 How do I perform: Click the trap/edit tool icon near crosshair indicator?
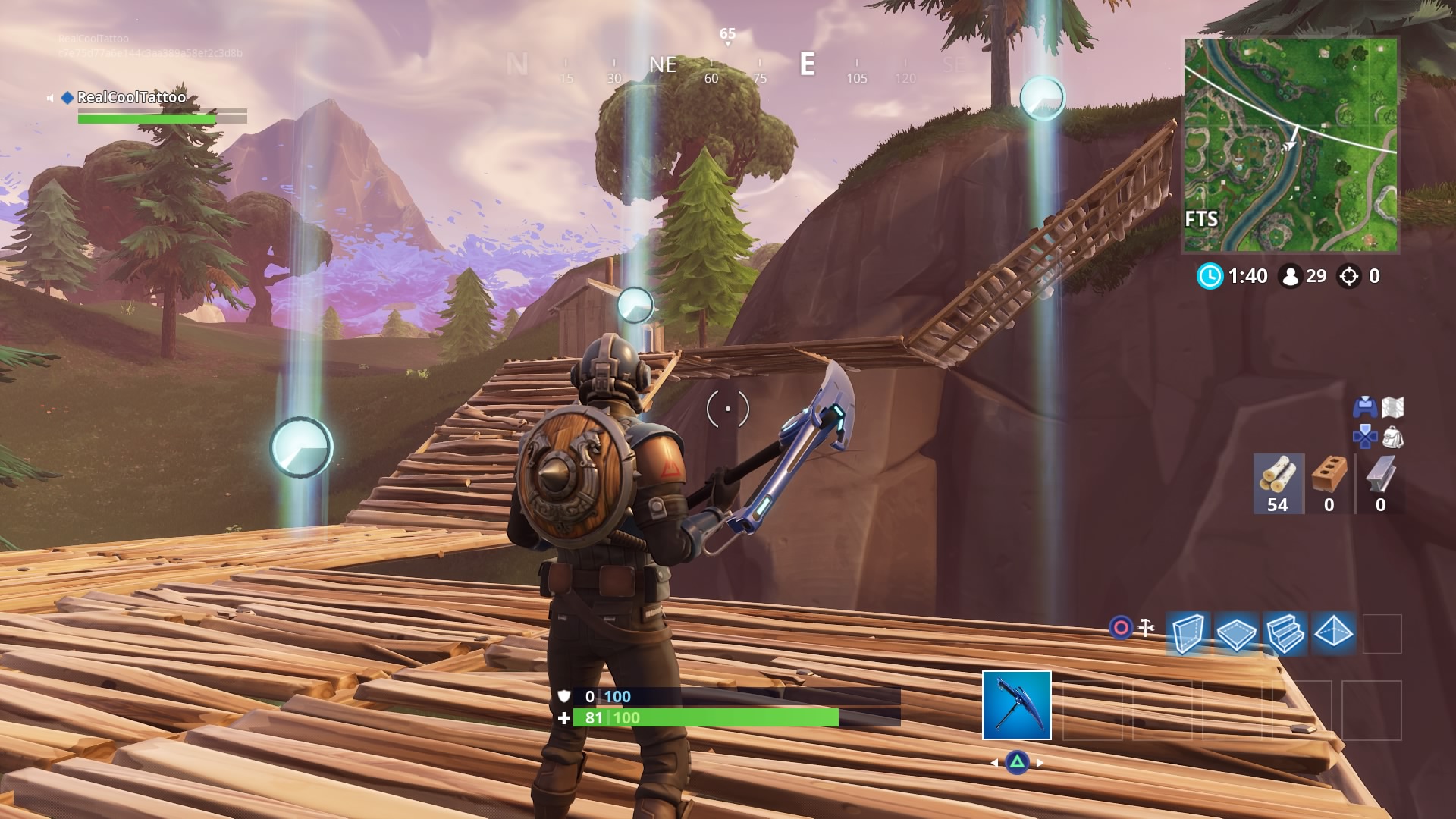[1144, 628]
